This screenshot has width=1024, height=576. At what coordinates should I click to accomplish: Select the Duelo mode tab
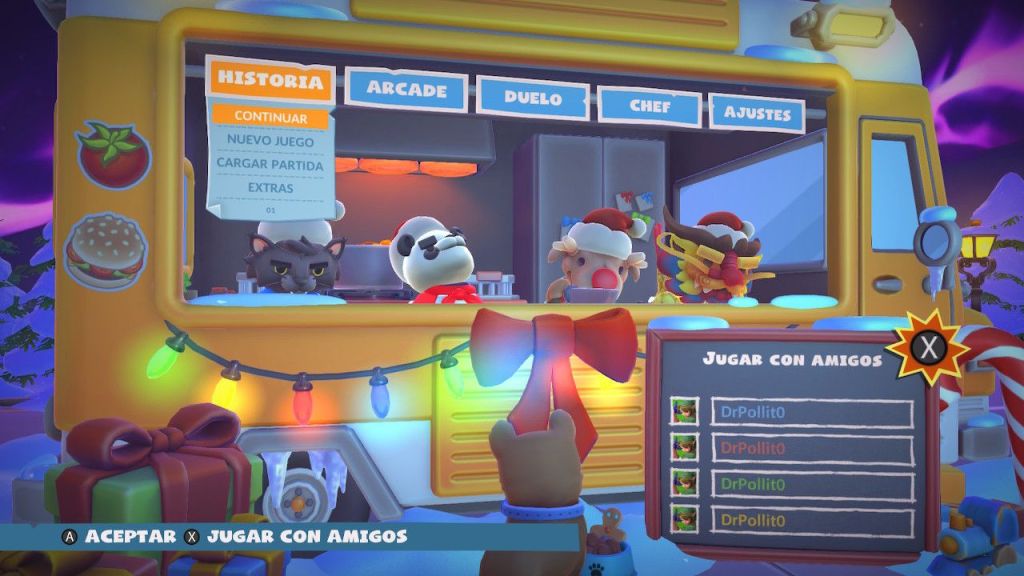(x=532, y=98)
